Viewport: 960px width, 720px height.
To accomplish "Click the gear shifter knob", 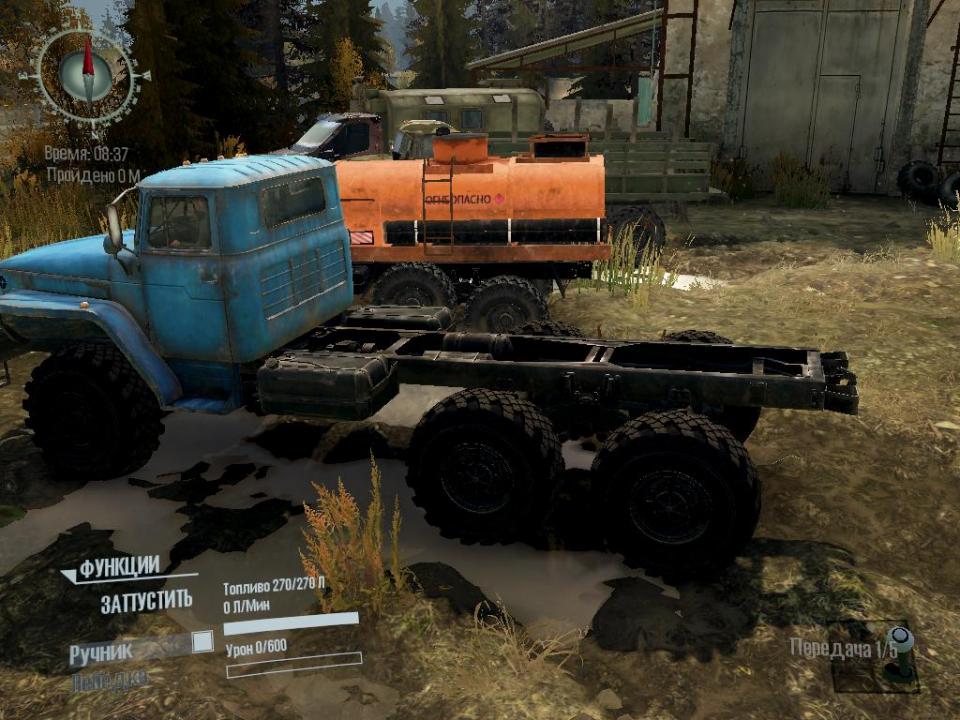I will [900, 640].
